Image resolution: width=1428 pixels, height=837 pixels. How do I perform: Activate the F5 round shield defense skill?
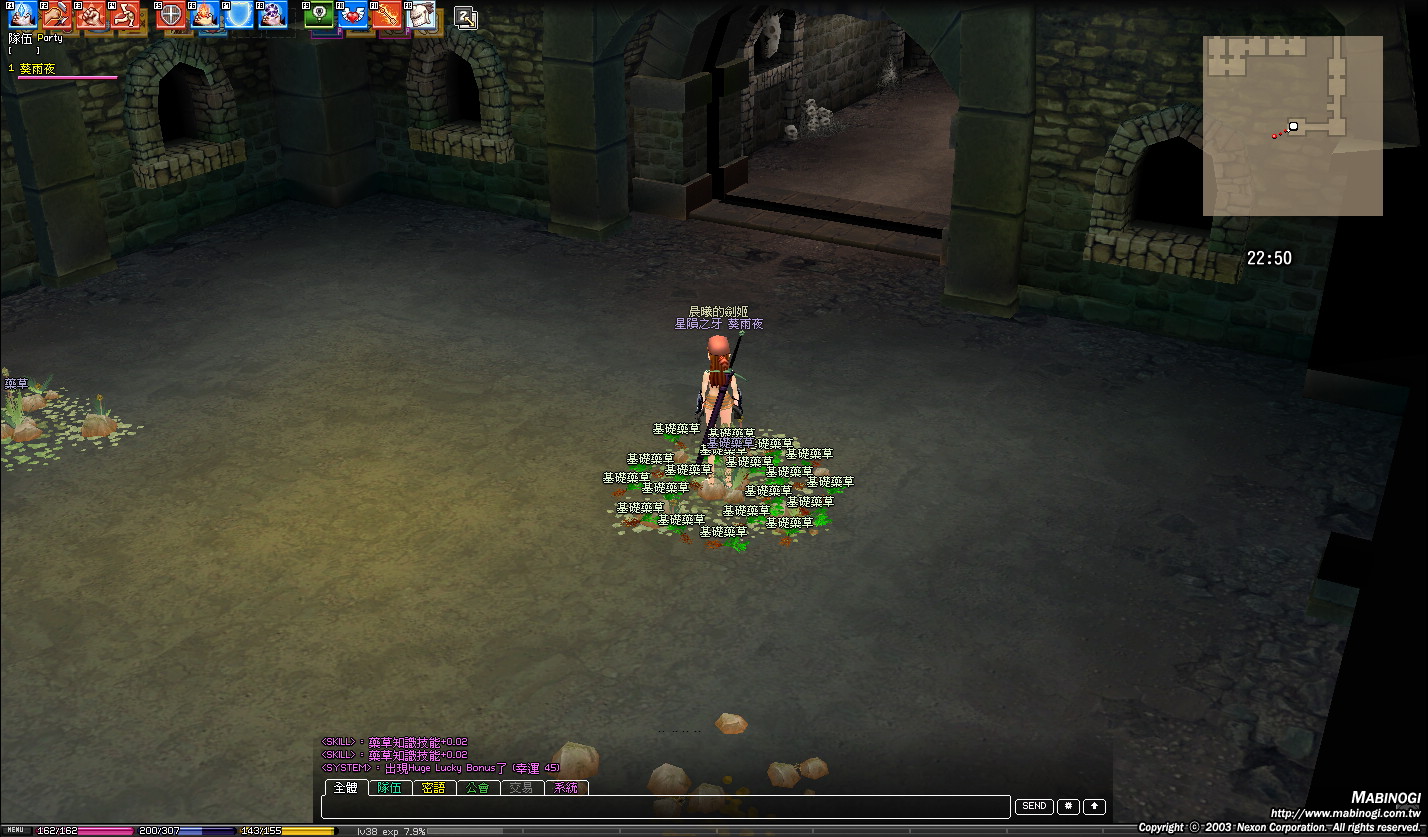(170, 14)
